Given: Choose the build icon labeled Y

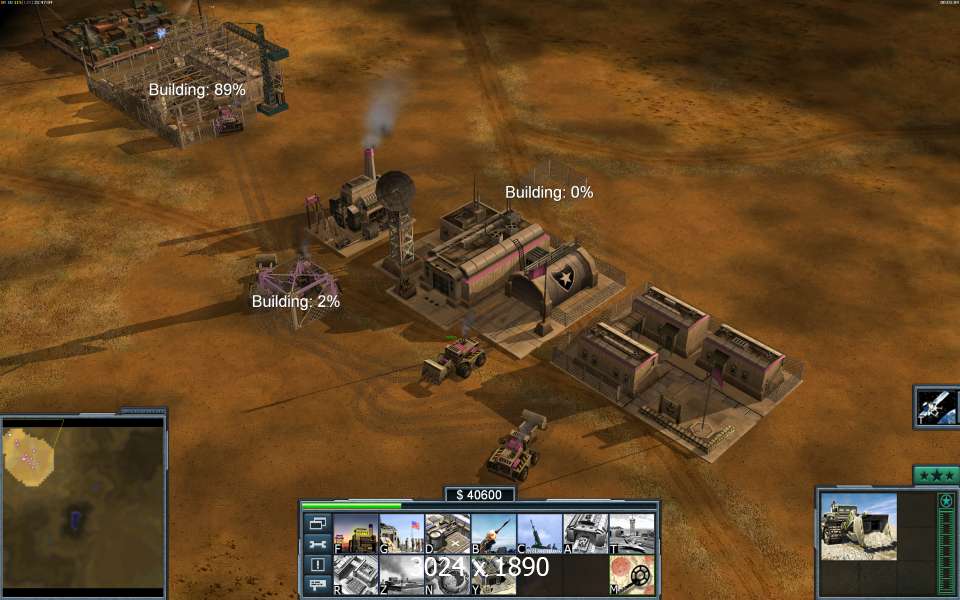Looking at the screenshot, I should click(x=493, y=575).
